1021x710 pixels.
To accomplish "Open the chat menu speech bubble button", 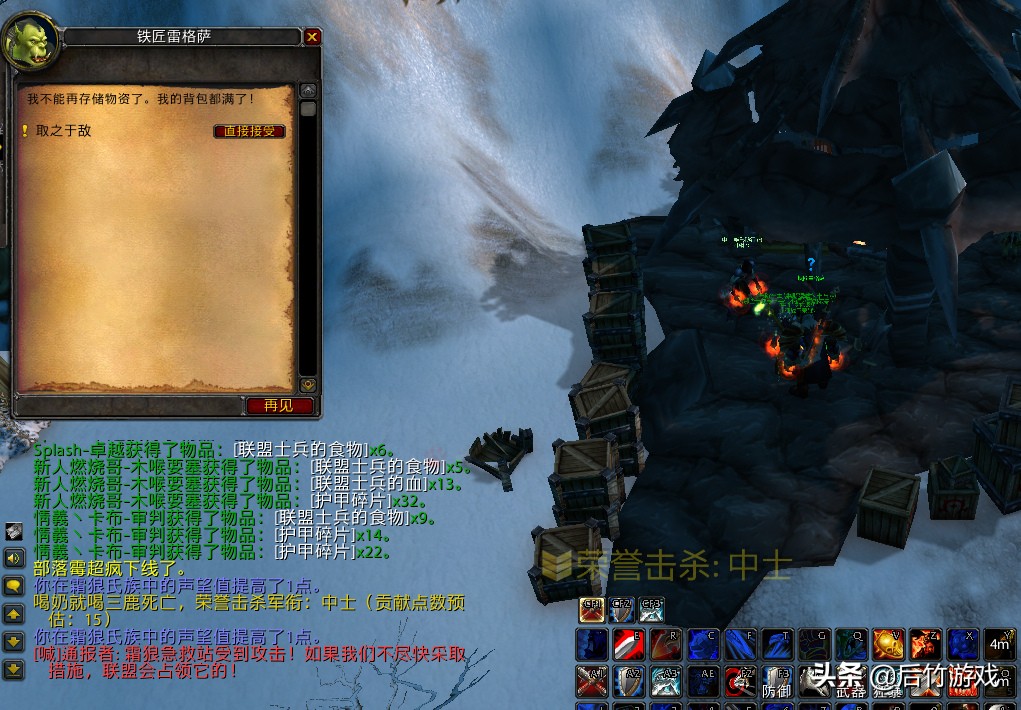I will click(14, 586).
